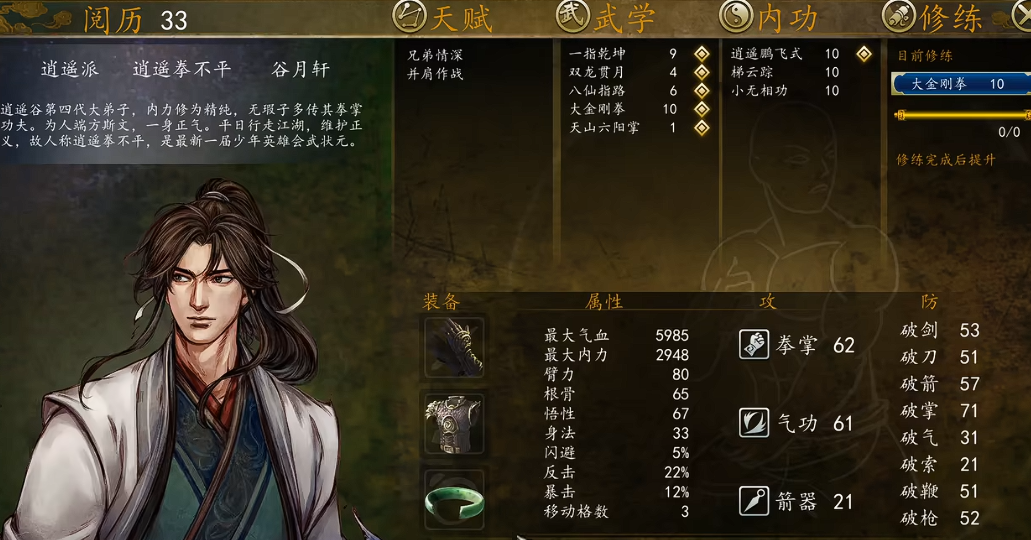Show the 修练 training tab

coord(933,17)
